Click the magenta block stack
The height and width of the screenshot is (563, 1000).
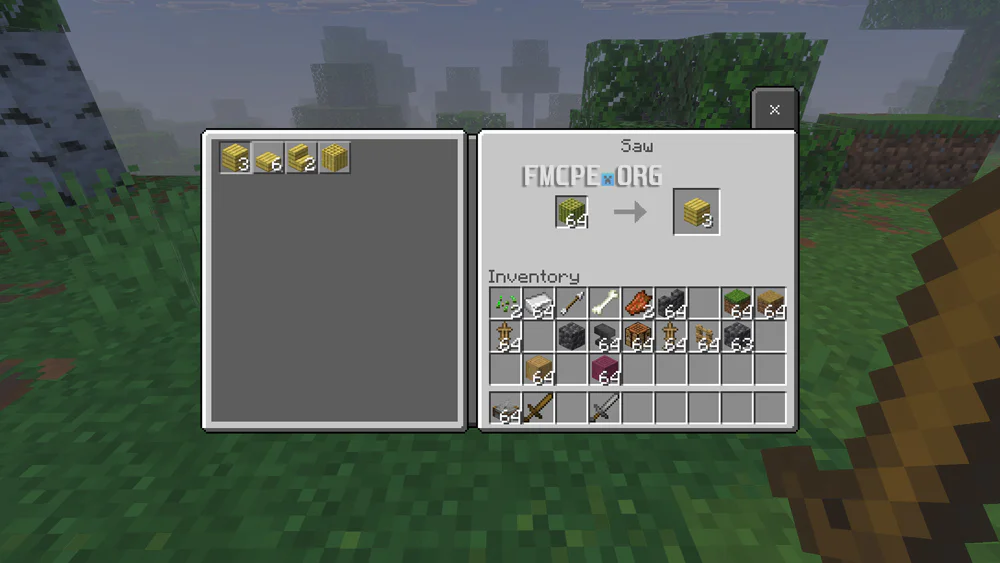coord(604,370)
